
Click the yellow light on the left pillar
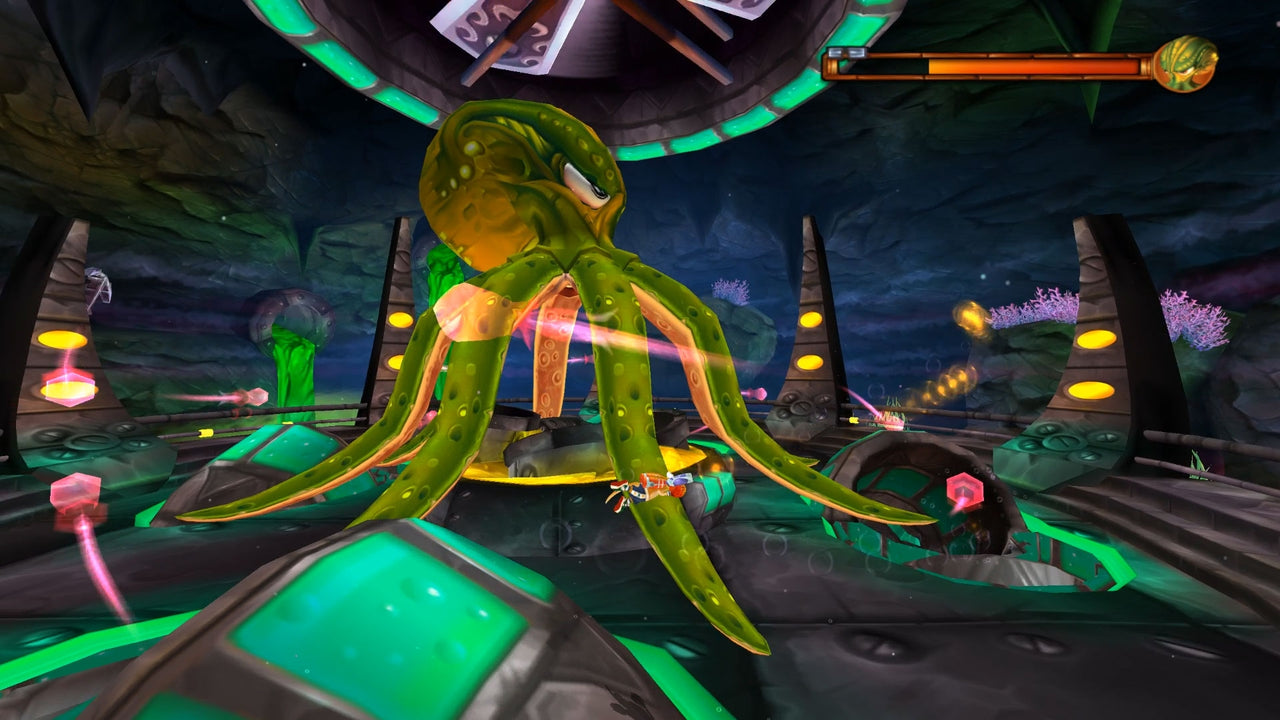click(62, 338)
